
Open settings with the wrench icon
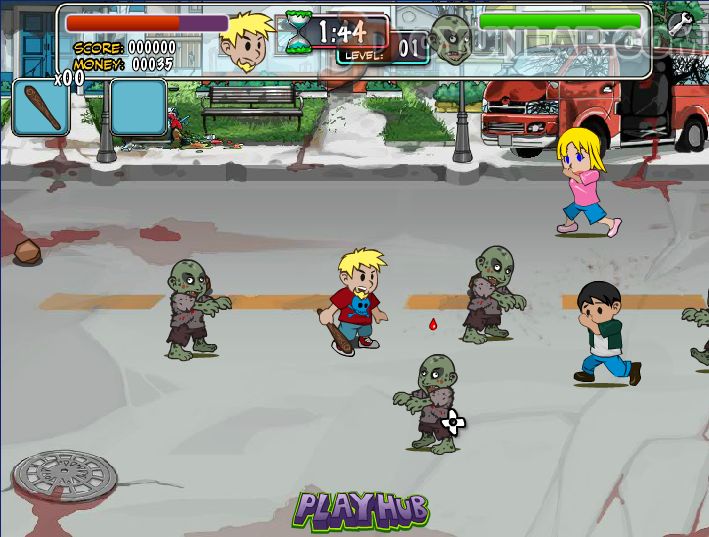point(680,24)
